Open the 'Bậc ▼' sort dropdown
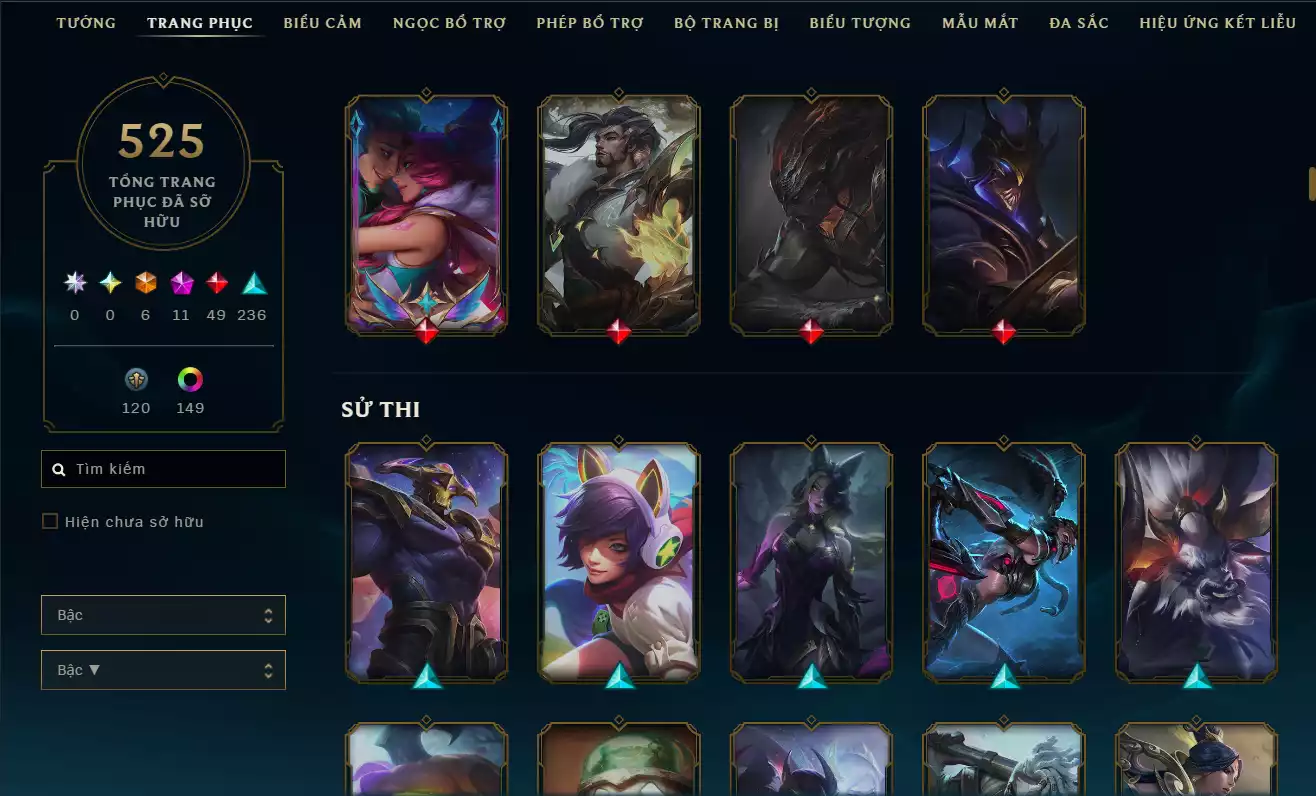 163,669
